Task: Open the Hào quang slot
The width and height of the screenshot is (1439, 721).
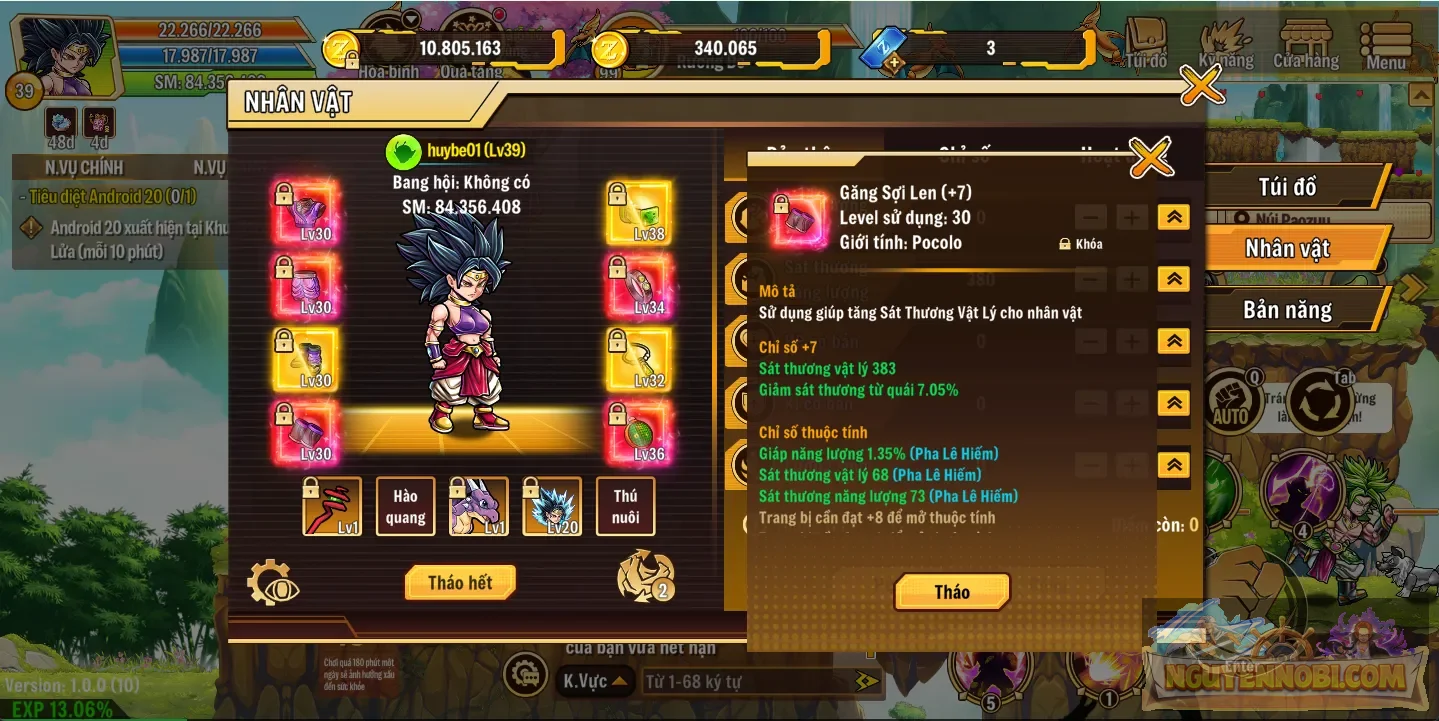Action: (x=405, y=506)
